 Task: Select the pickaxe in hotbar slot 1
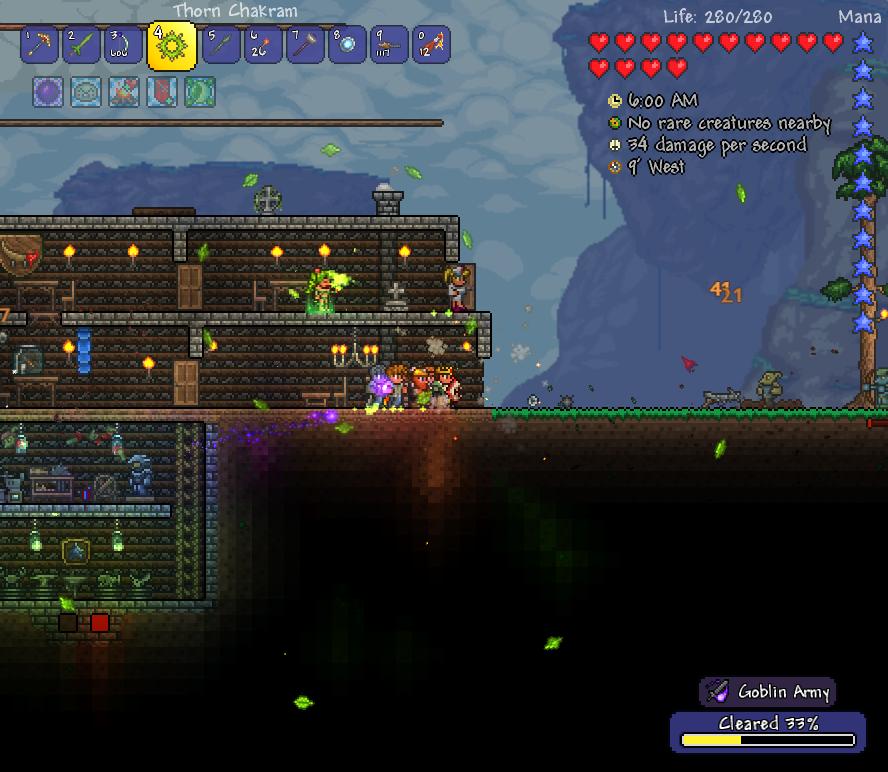[39, 45]
